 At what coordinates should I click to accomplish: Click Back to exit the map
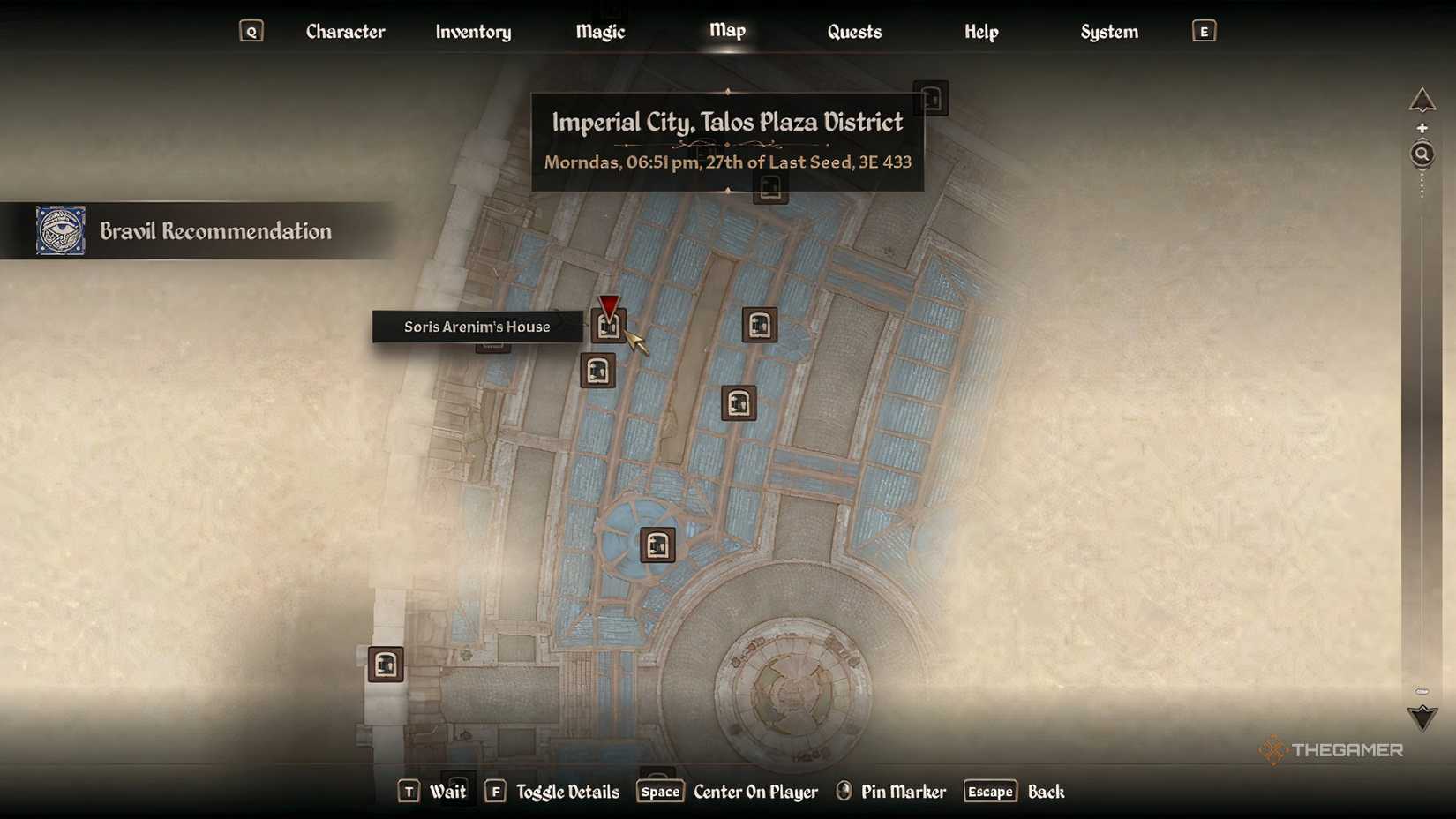[1045, 792]
